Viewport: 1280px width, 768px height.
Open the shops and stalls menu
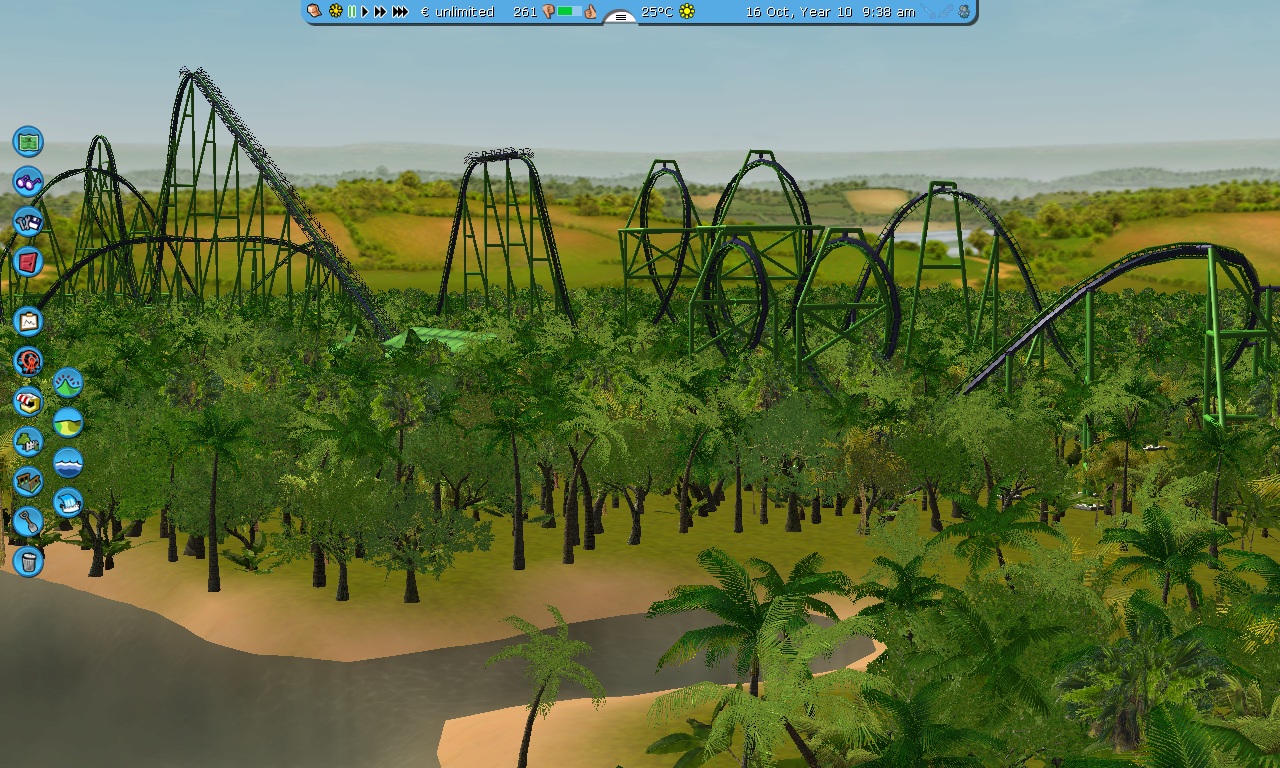[x=28, y=401]
